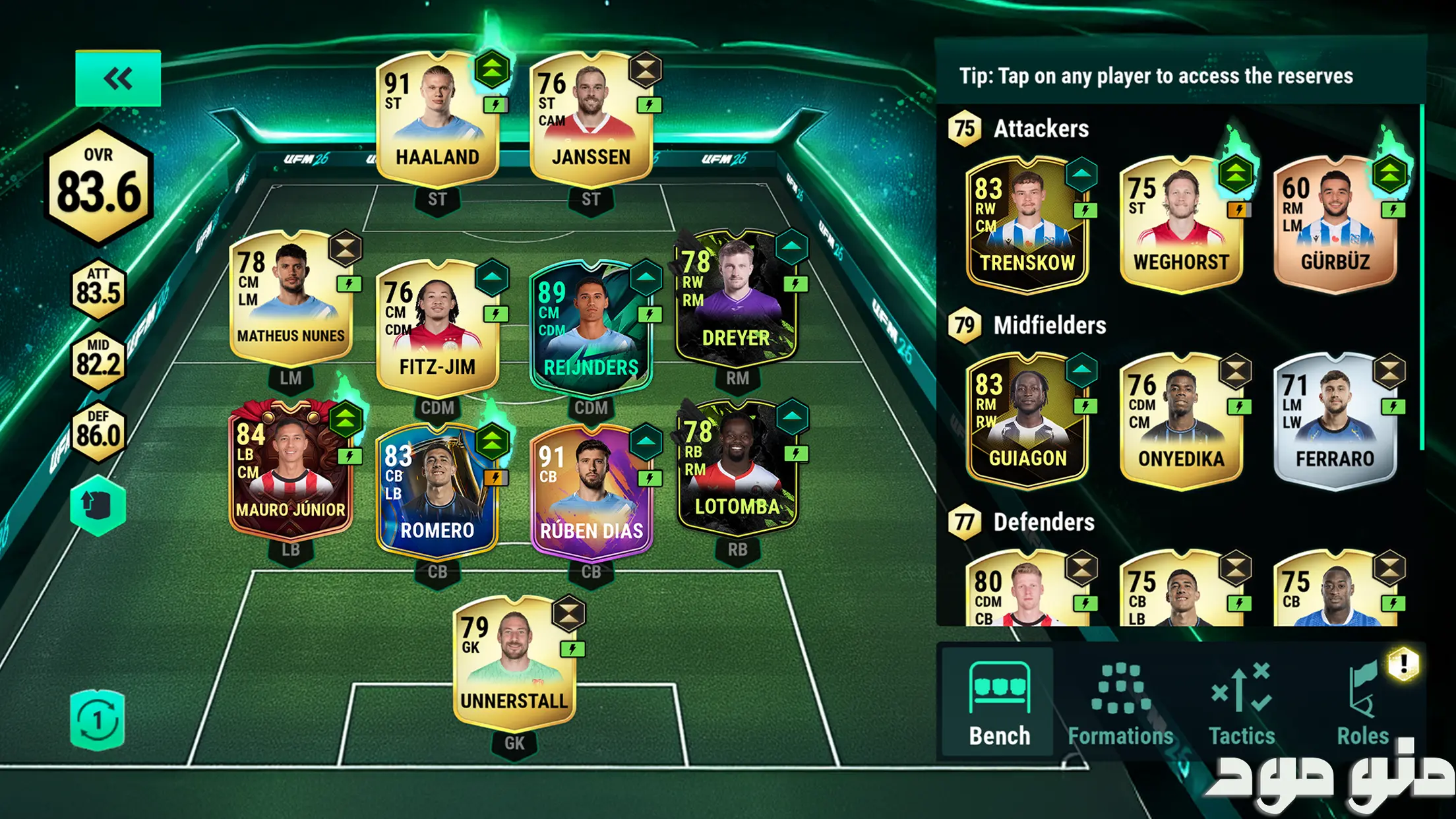Select Matheus Nunes at left midfield

[291, 298]
